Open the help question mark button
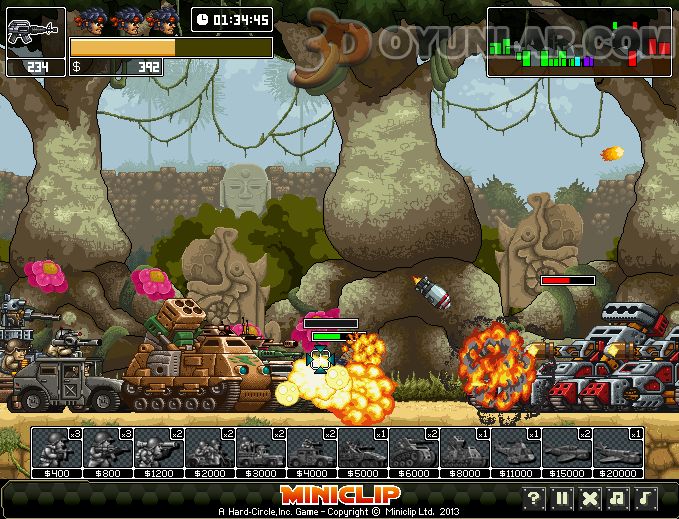The image size is (679, 519). (535, 498)
